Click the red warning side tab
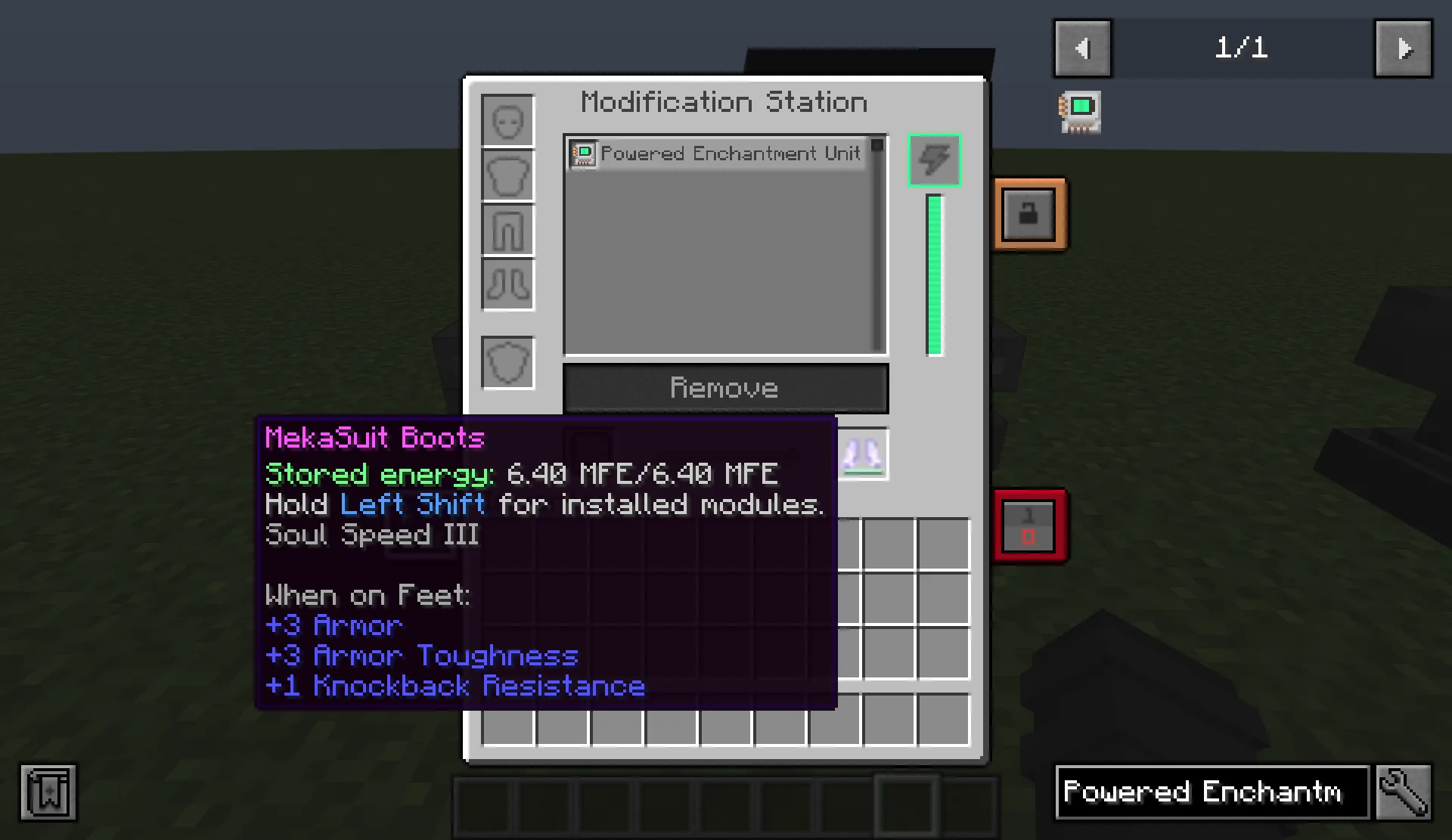Viewport: 1452px width, 840px height. (x=1029, y=526)
